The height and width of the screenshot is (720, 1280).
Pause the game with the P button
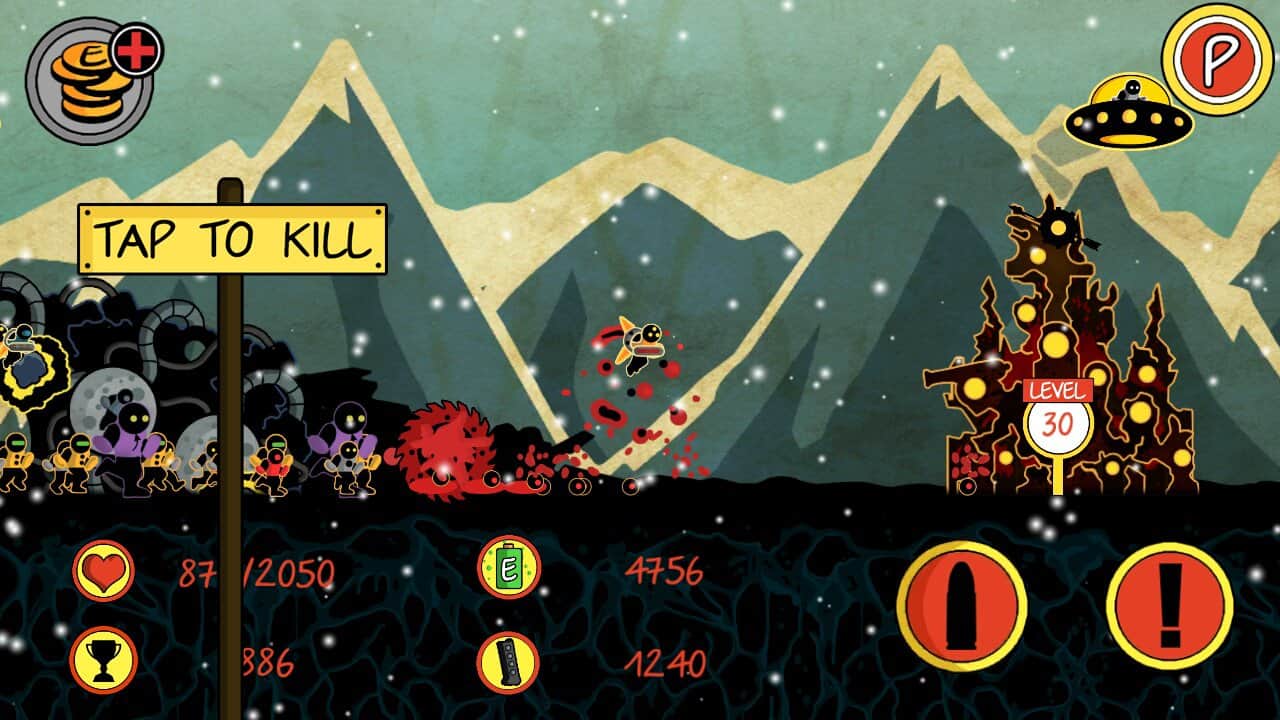click(1217, 59)
